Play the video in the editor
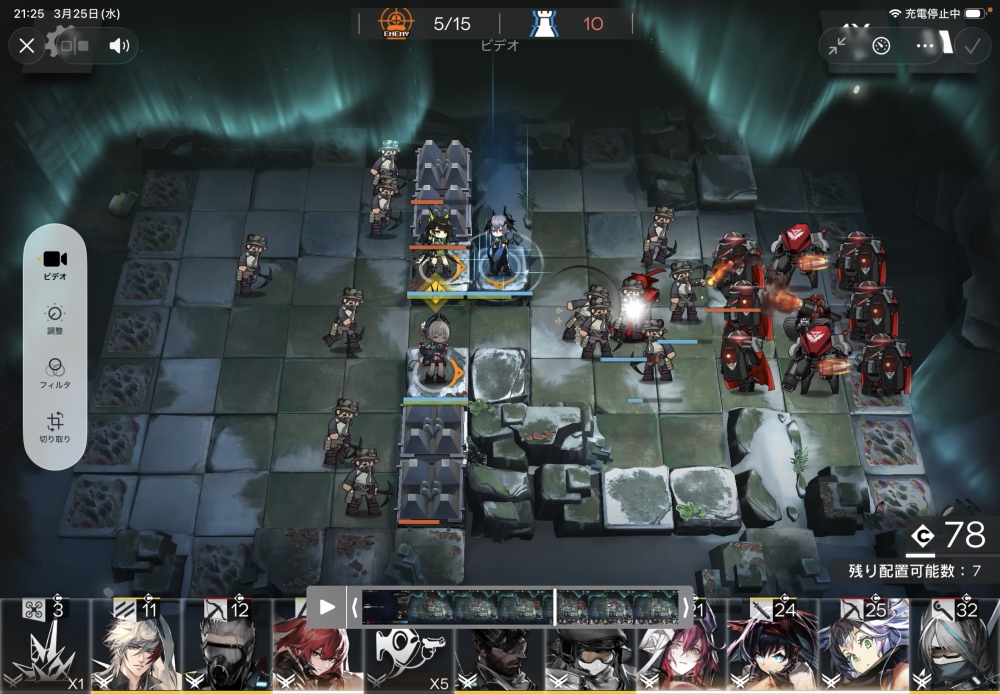This screenshot has width=1000, height=694. [x=326, y=607]
